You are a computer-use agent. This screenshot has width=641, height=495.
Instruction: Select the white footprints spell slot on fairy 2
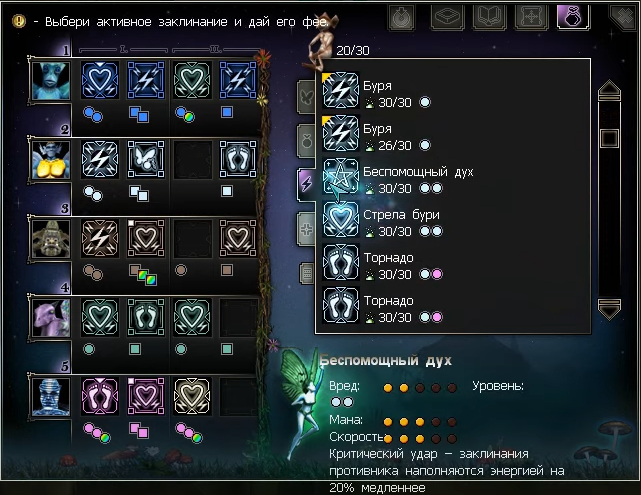coord(238,159)
